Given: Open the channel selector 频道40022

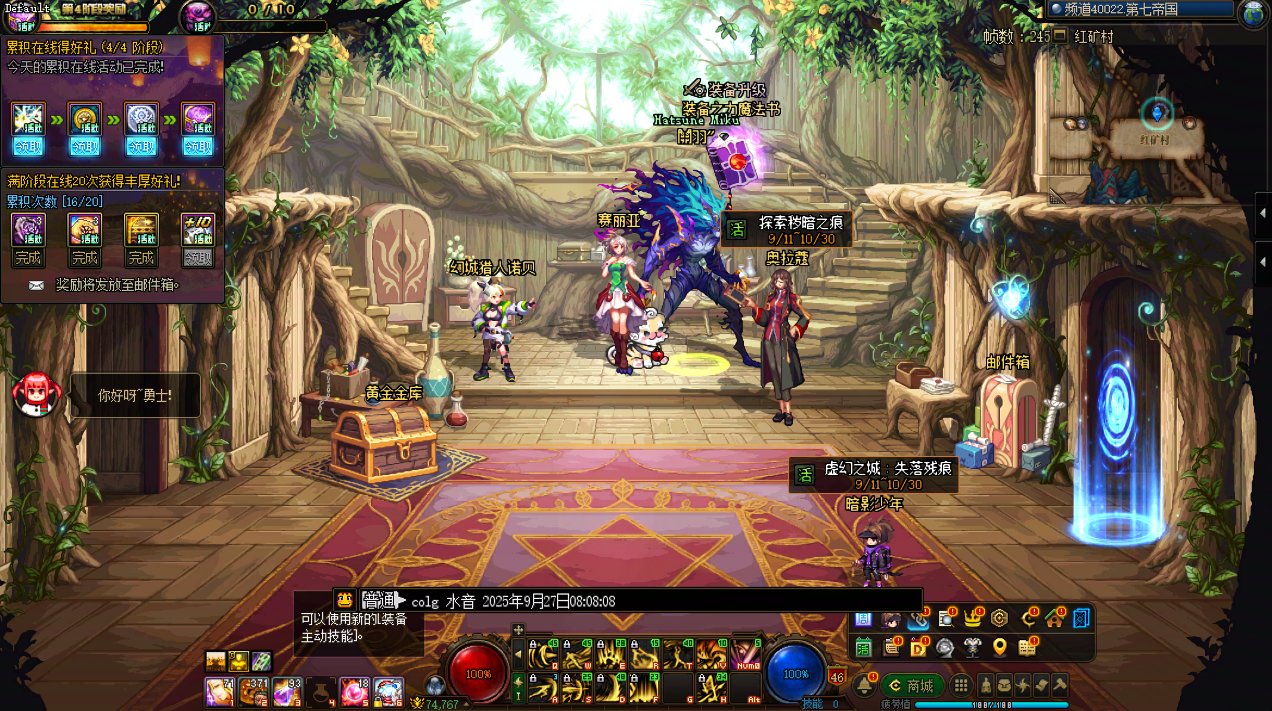Looking at the screenshot, I should point(1141,9).
